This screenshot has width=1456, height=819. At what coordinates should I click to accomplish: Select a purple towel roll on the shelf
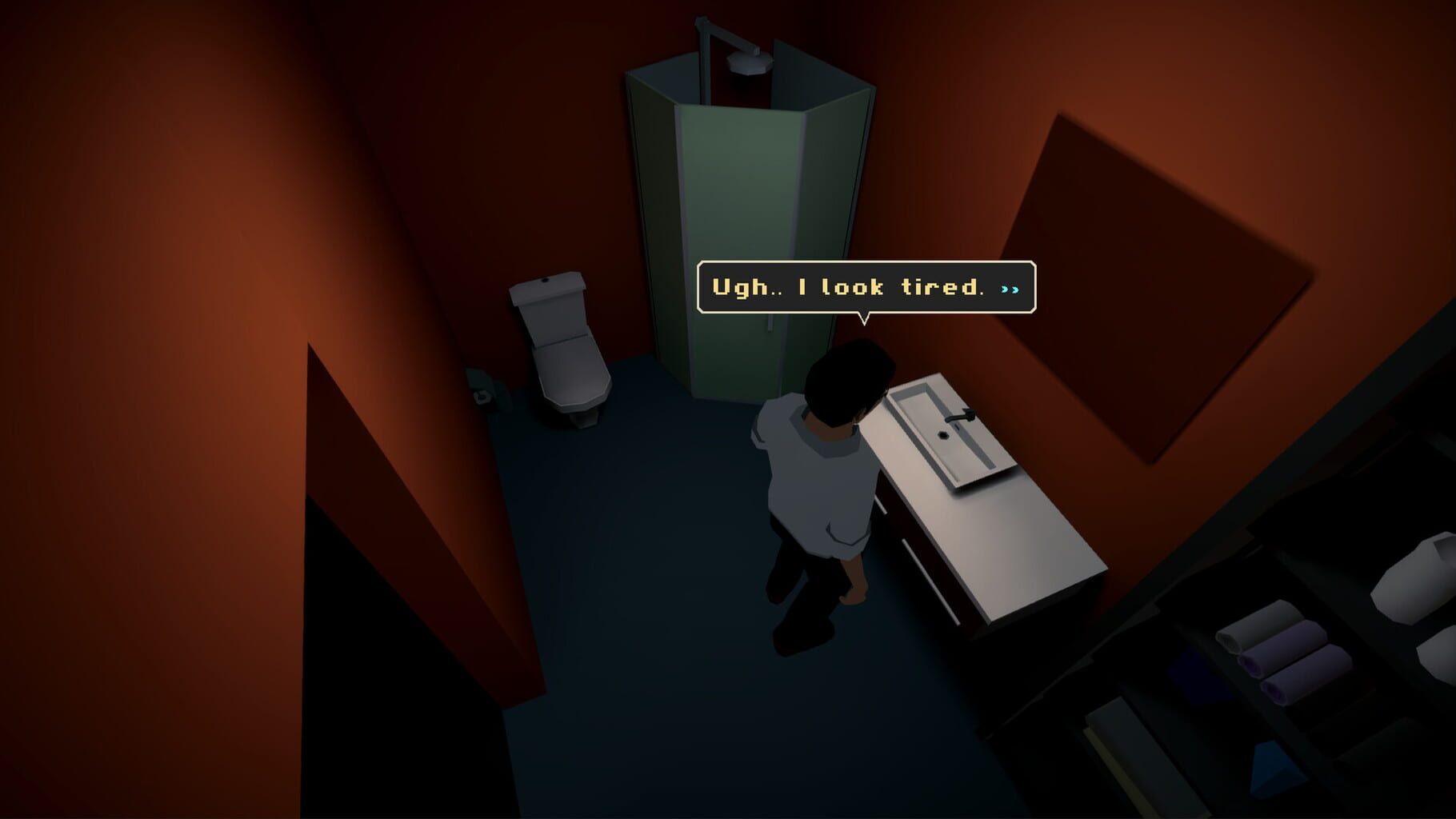(x=1286, y=648)
